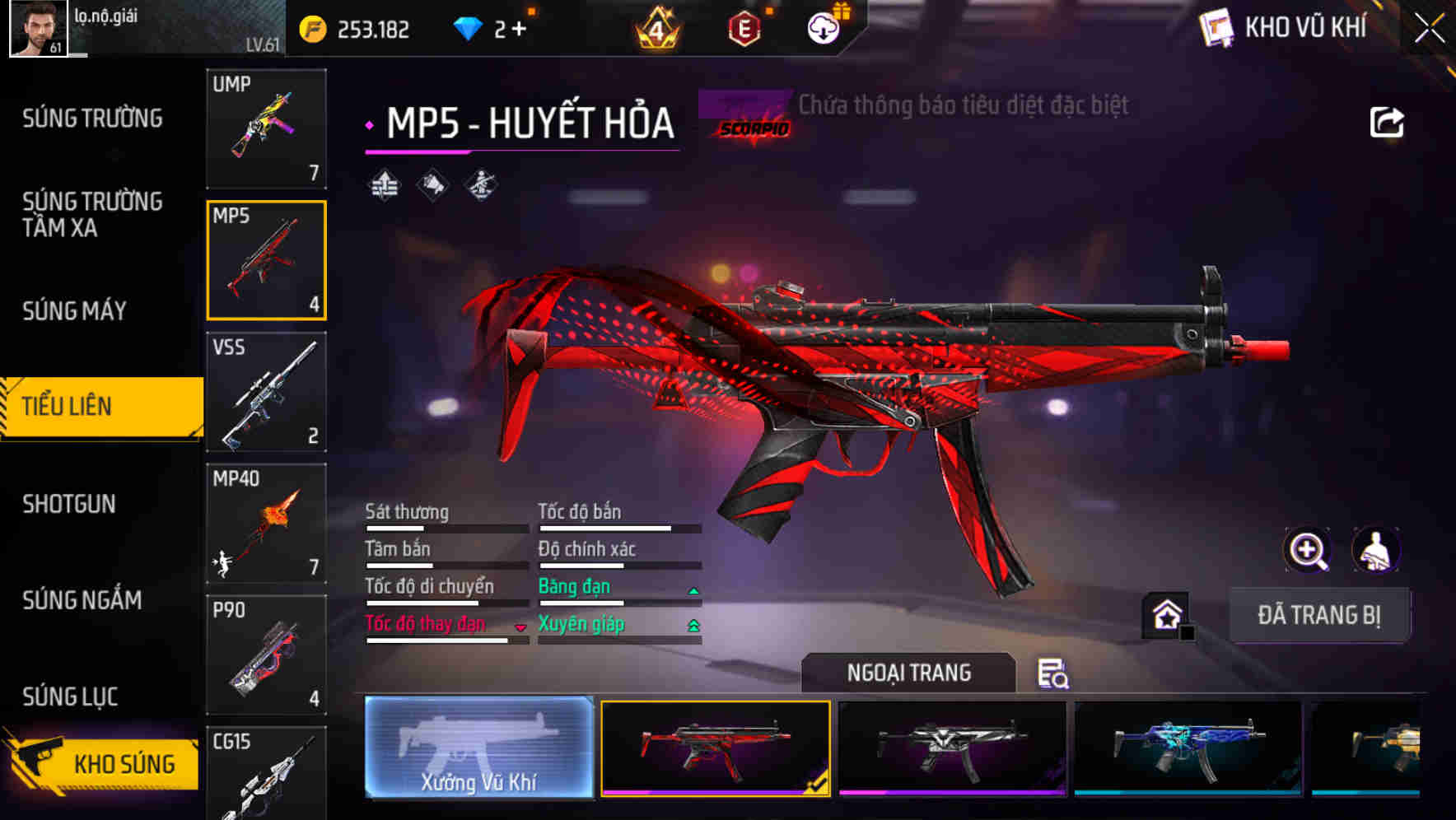Image resolution: width=1456 pixels, height=820 pixels.
Task: Expand the Tốc độ thay đạn stat arrow
Action: point(520,627)
